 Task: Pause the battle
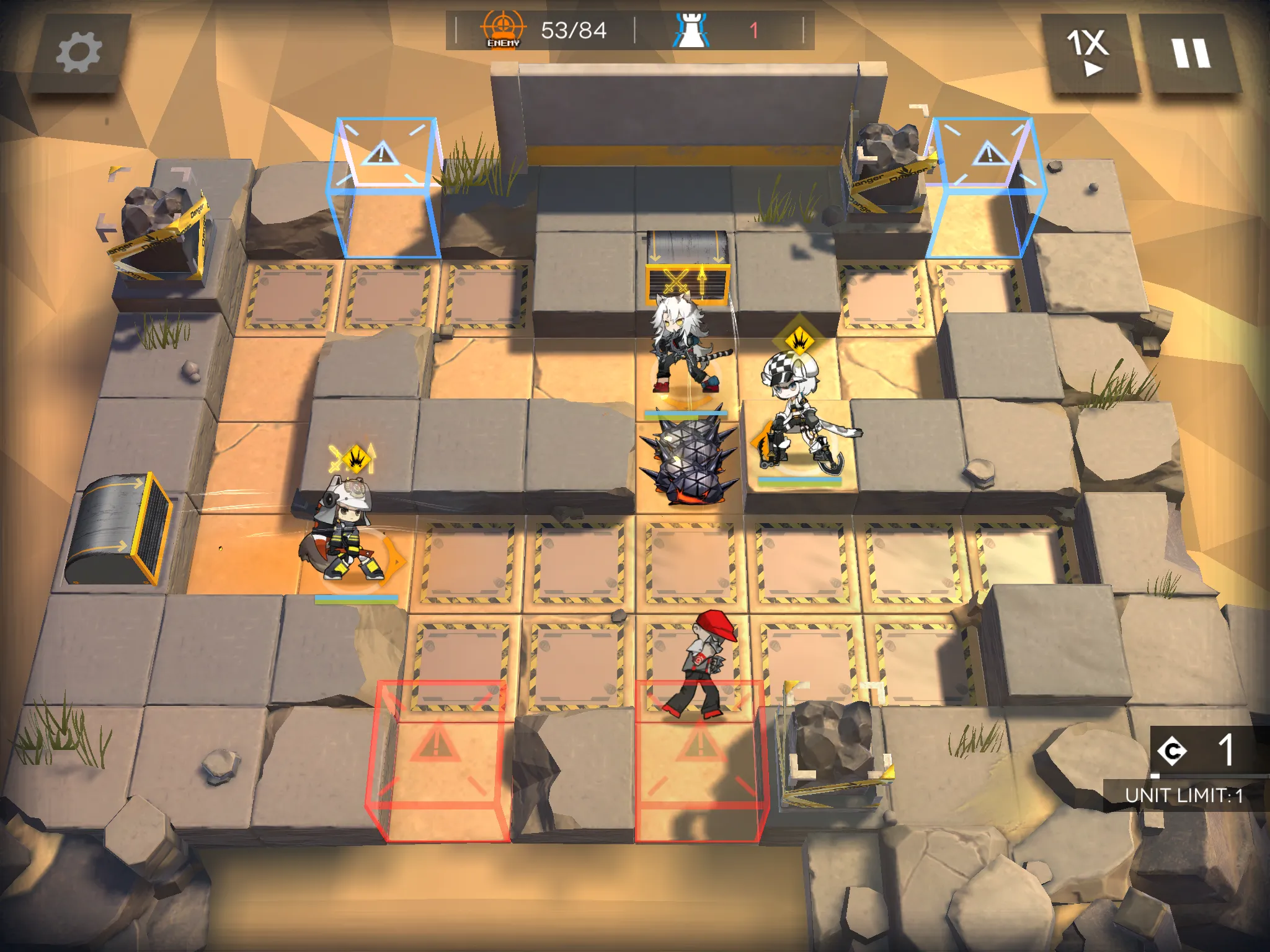point(1190,53)
